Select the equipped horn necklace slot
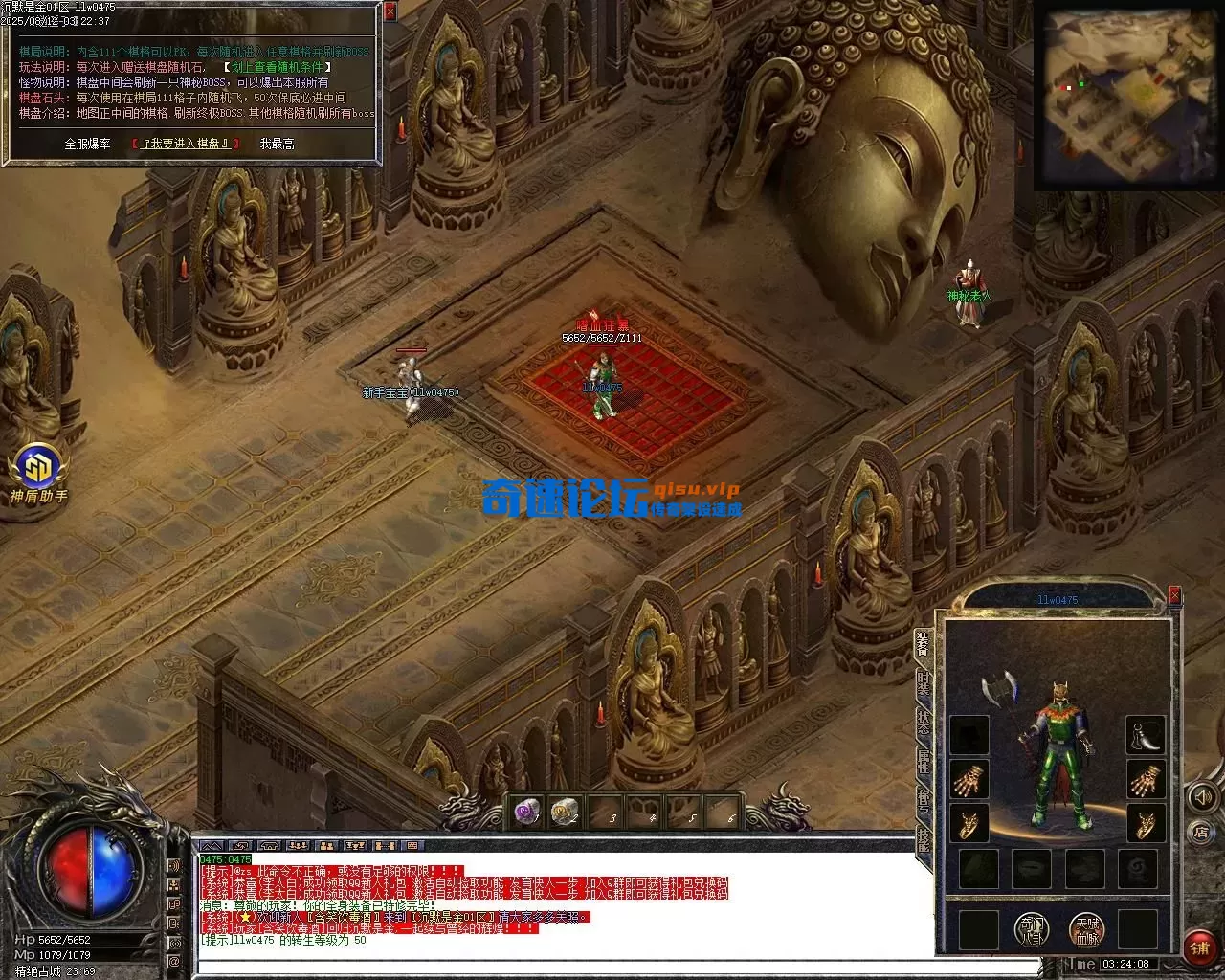This screenshot has width=1225, height=980. pyautogui.click(x=1145, y=735)
